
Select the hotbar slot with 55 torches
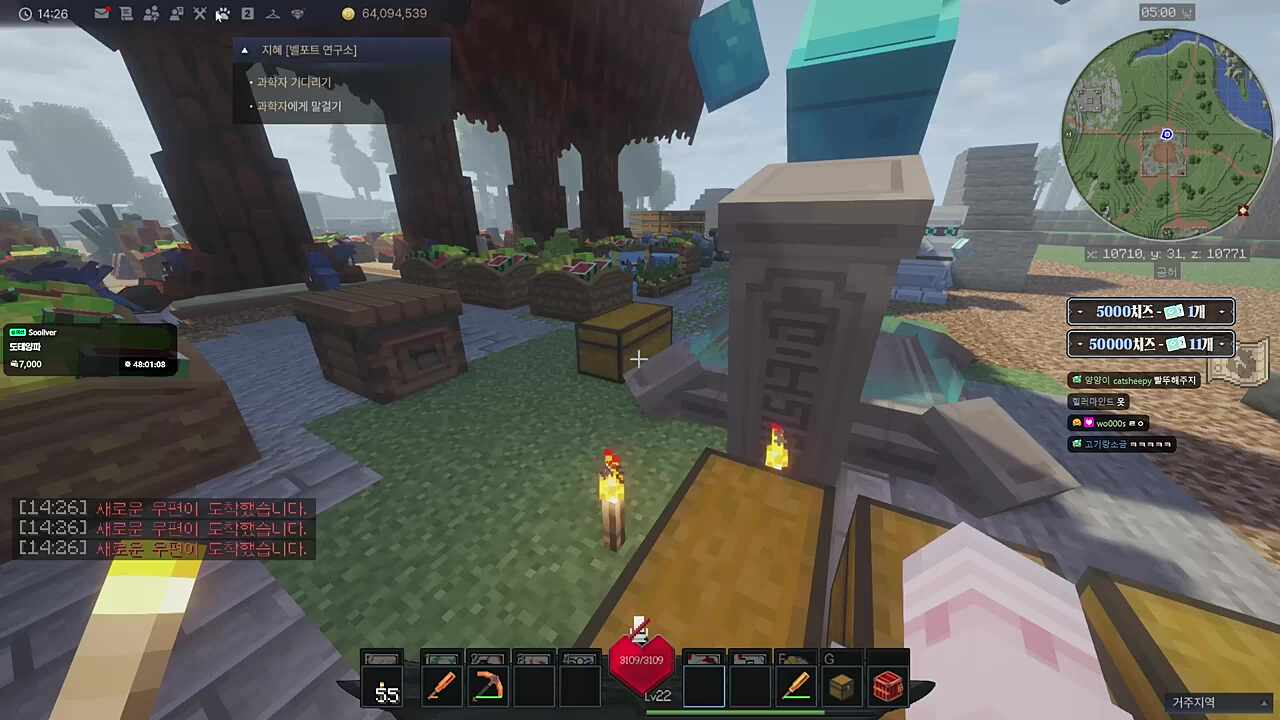click(386, 688)
